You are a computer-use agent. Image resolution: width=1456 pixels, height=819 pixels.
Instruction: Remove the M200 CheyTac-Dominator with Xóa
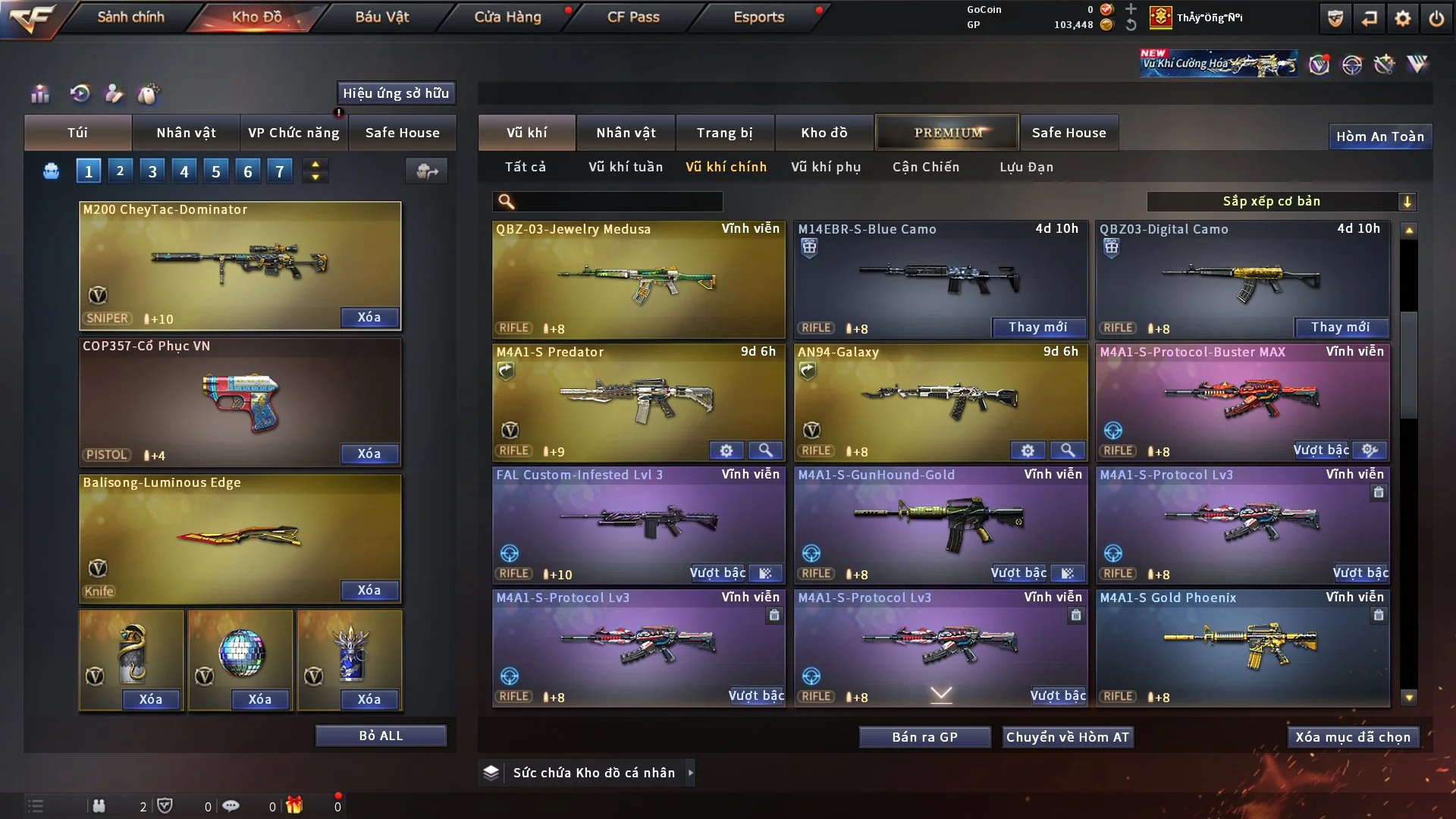tap(369, 317)
